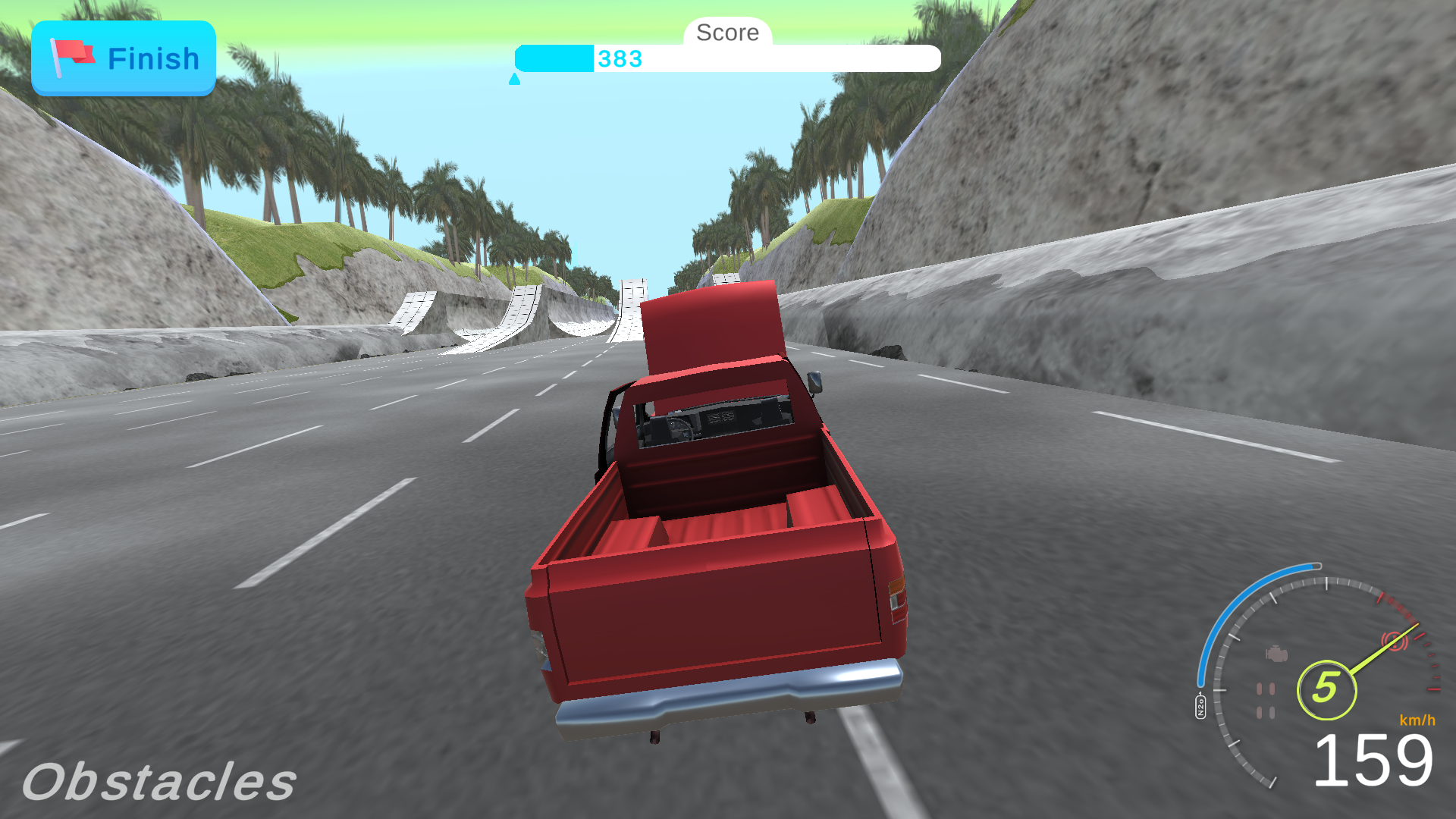Click the engine warning icon on speedometer
Image resolution: width=1456 pixels, height=819 pixels.
1276,653
